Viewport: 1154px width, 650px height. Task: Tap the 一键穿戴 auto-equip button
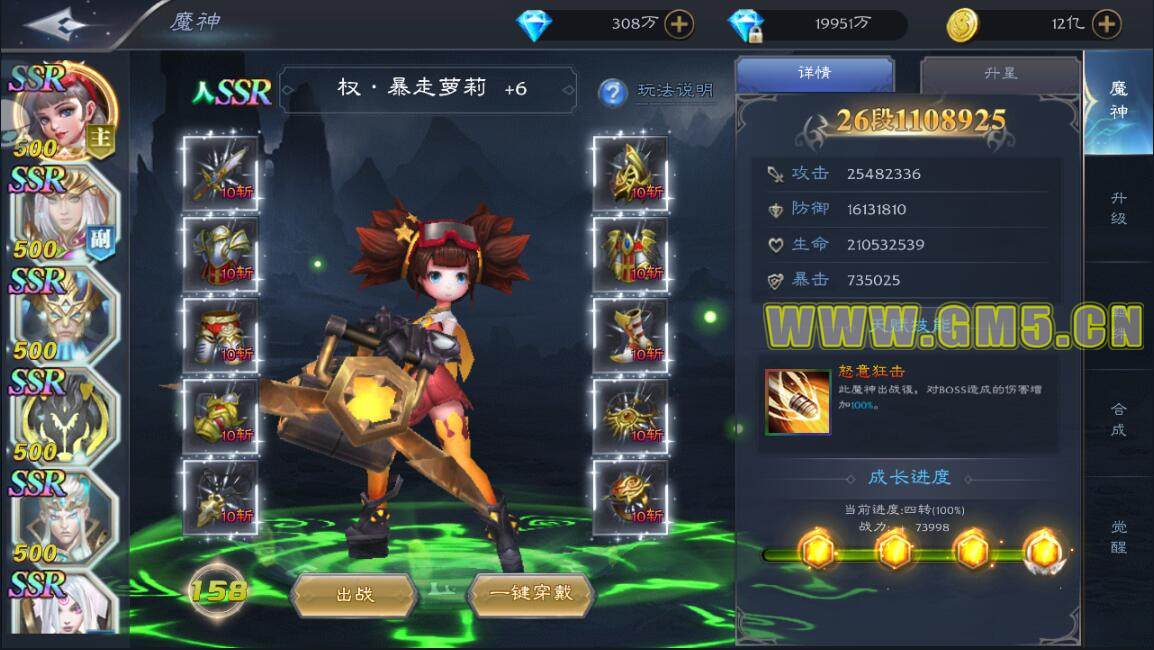pyautogui.click(x=531, y=593)
